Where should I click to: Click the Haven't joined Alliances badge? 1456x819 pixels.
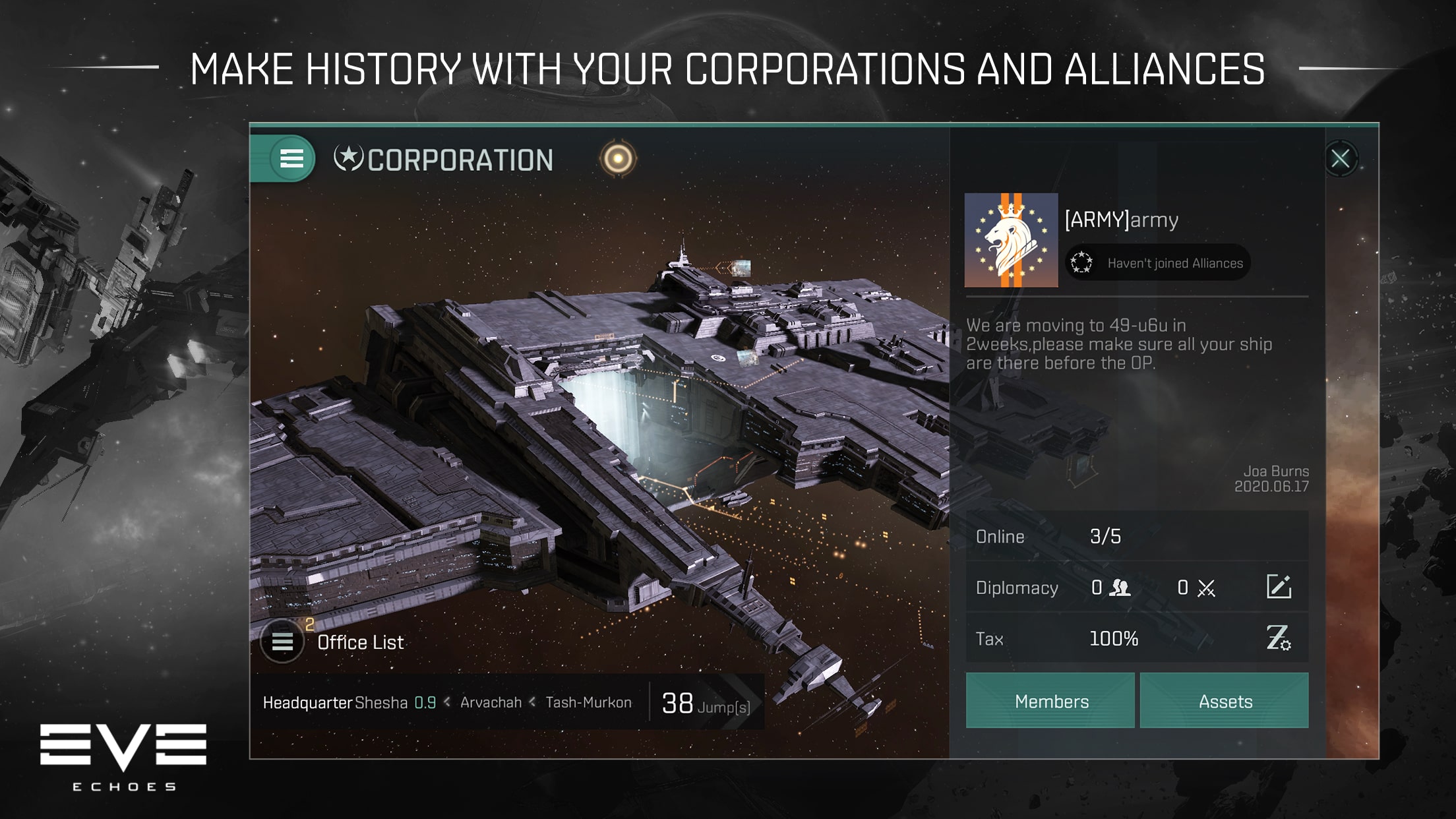click(1158, 263)
